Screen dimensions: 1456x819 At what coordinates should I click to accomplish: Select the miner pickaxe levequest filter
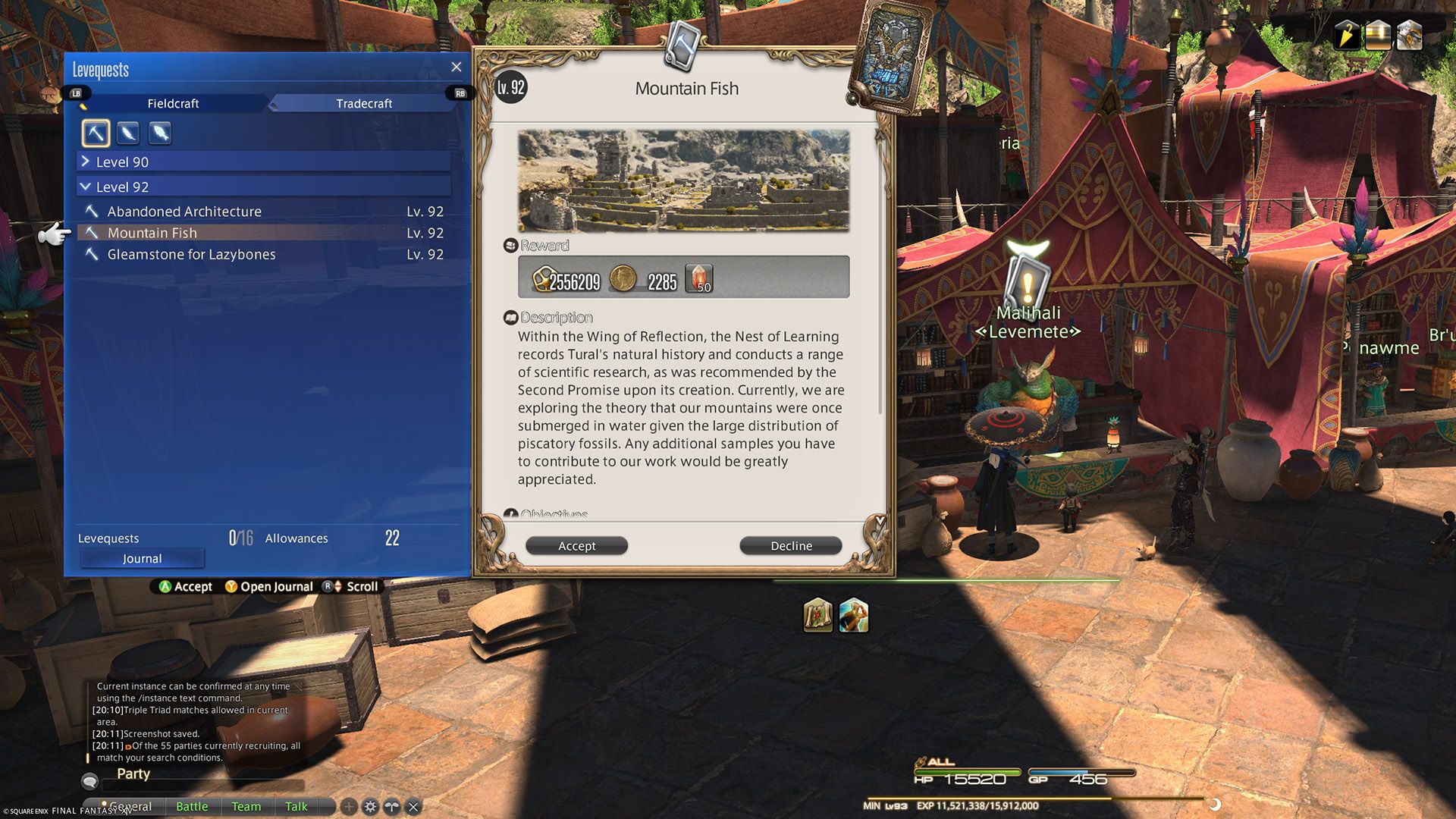point(95,133)
